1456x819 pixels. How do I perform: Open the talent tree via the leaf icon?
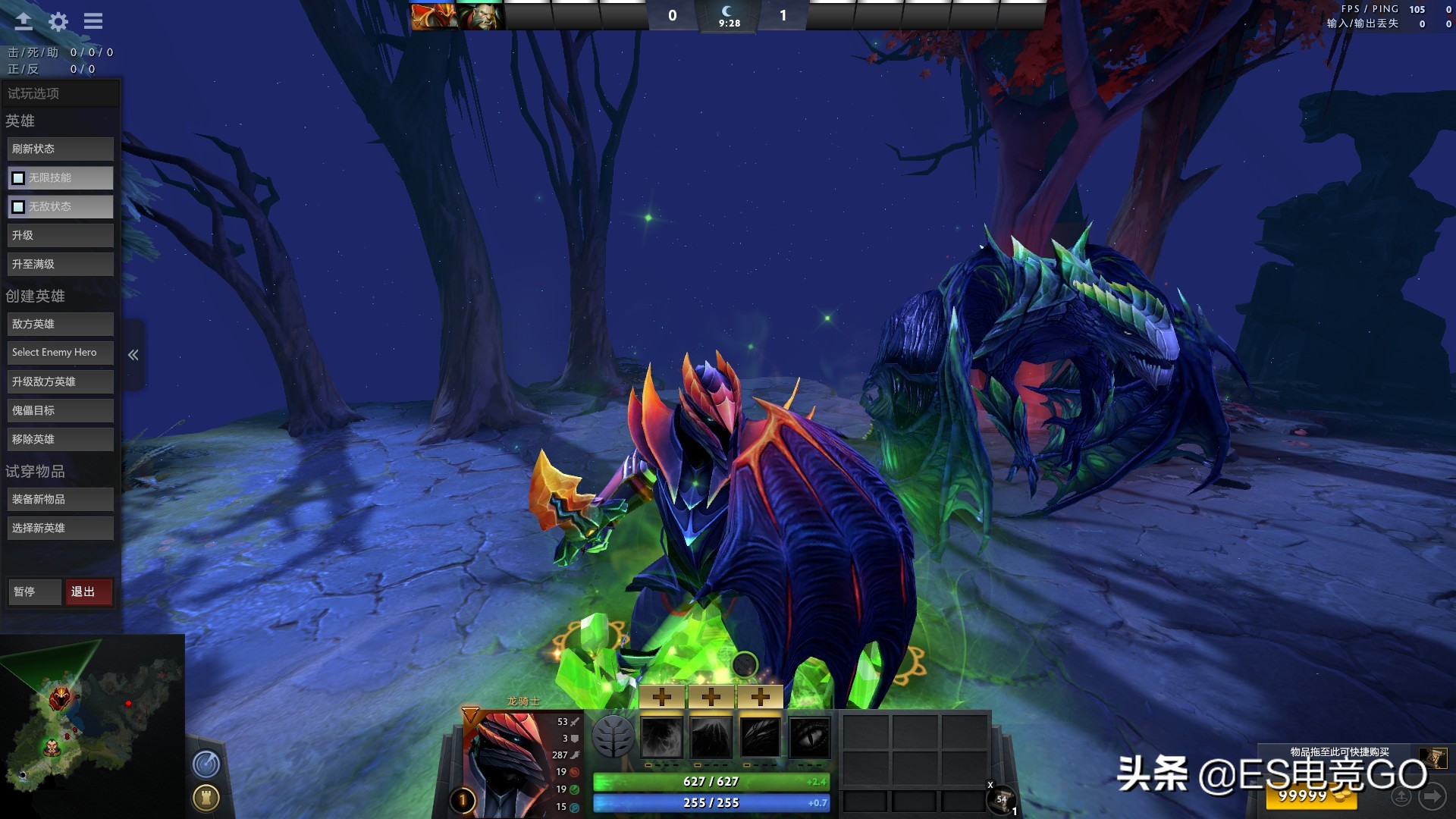(614, 736)
